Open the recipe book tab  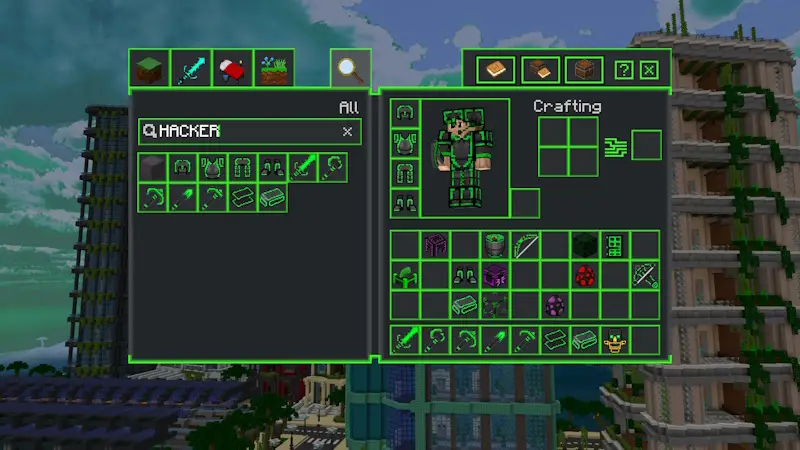coord(496,70)
